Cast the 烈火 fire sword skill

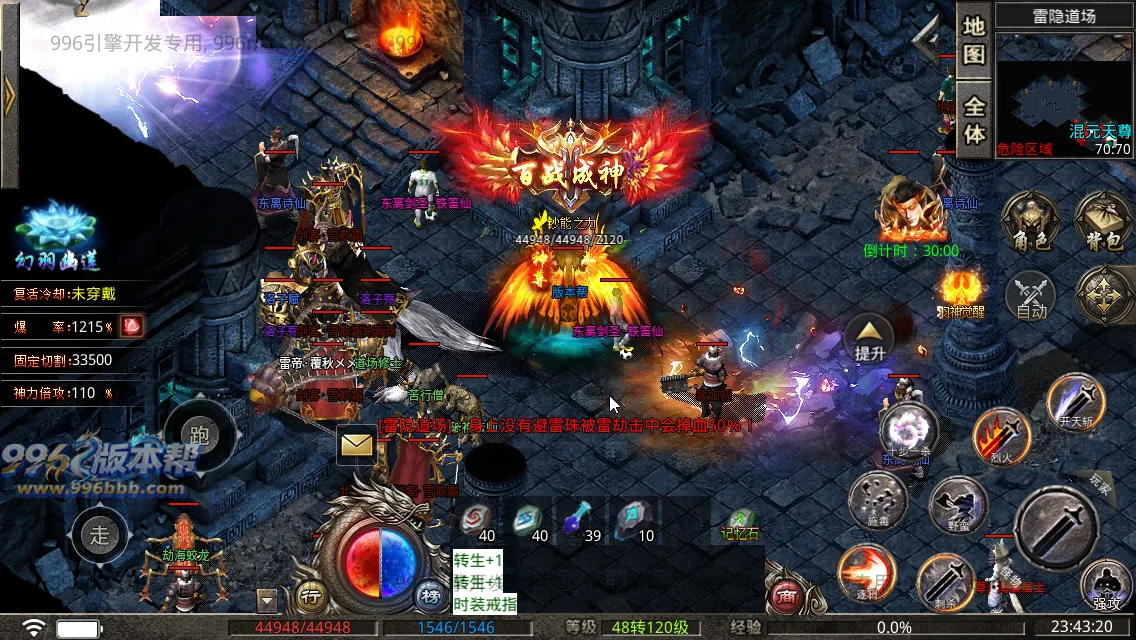coord(1001,436)
